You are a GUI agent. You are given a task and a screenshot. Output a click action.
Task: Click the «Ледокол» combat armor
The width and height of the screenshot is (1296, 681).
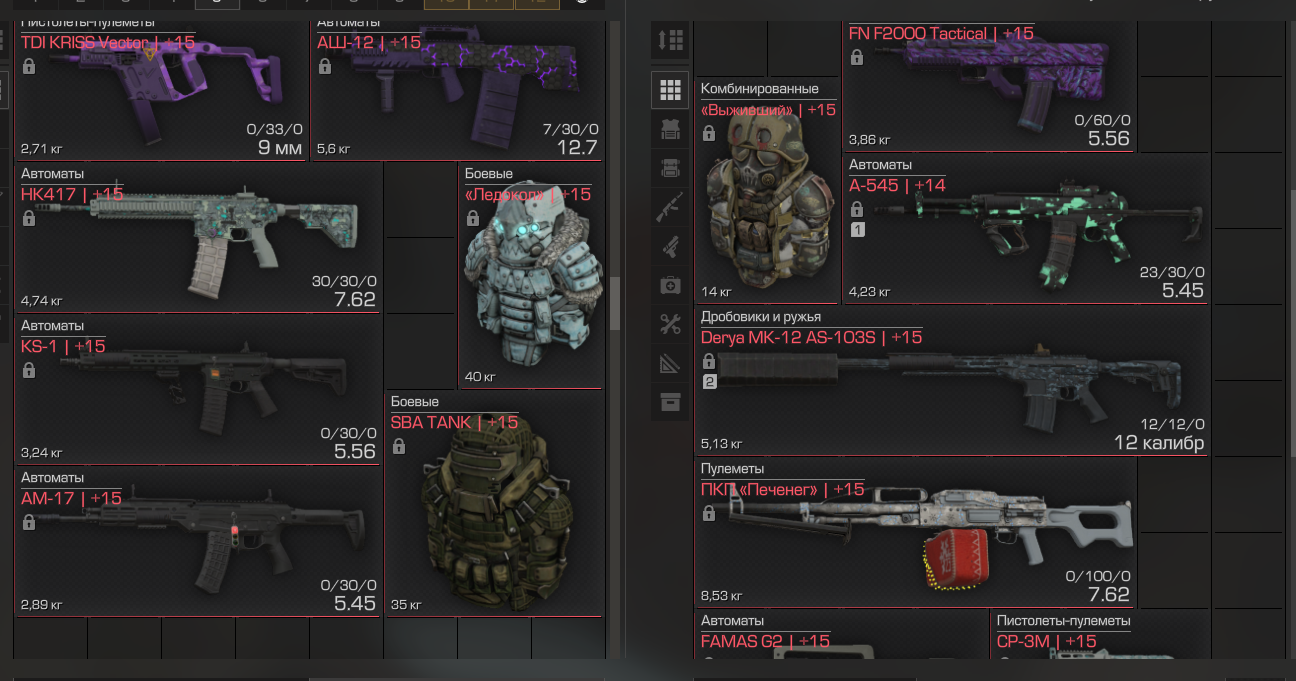click(530, 275)
